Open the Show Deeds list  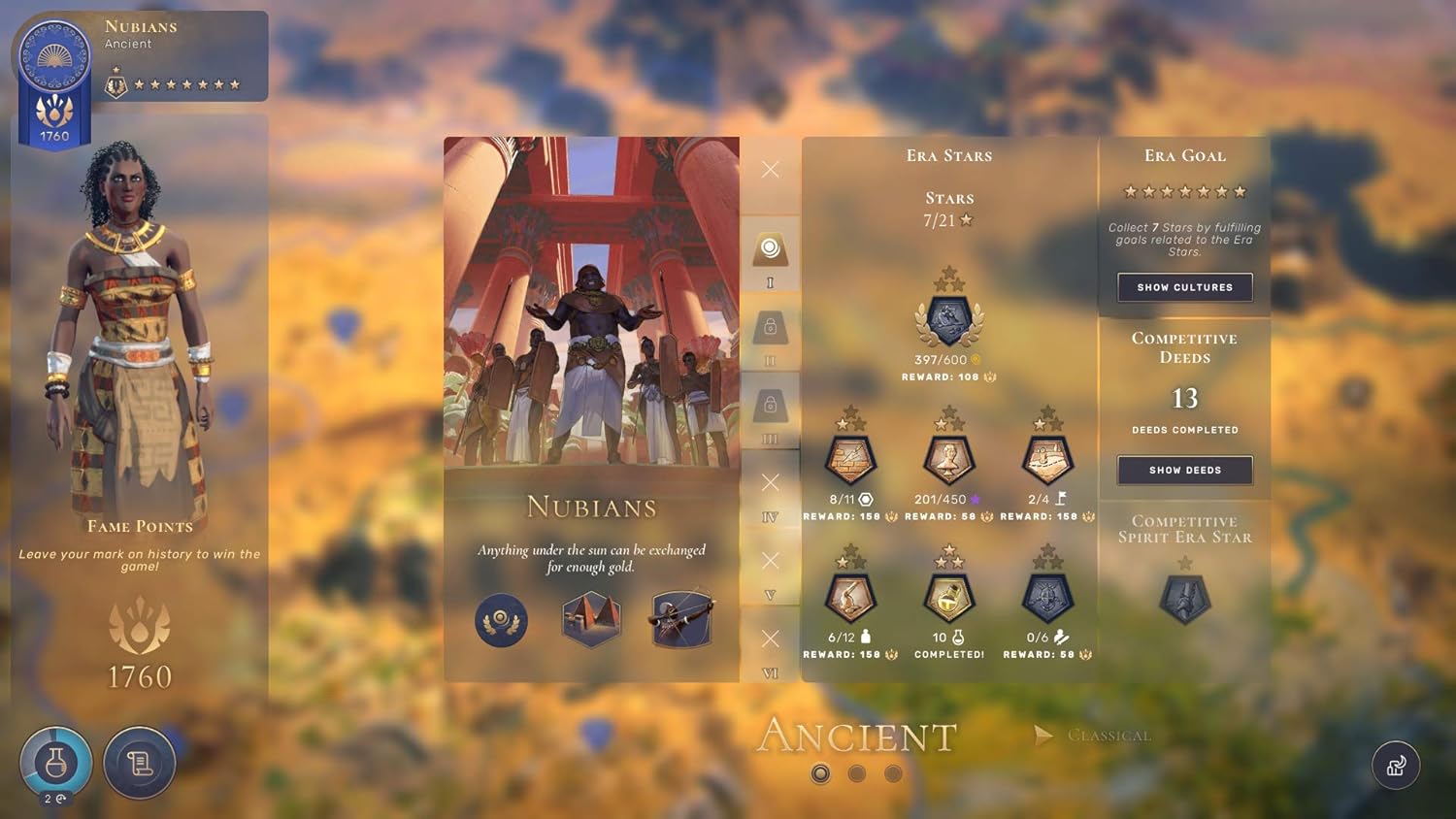pos(1184,470)
